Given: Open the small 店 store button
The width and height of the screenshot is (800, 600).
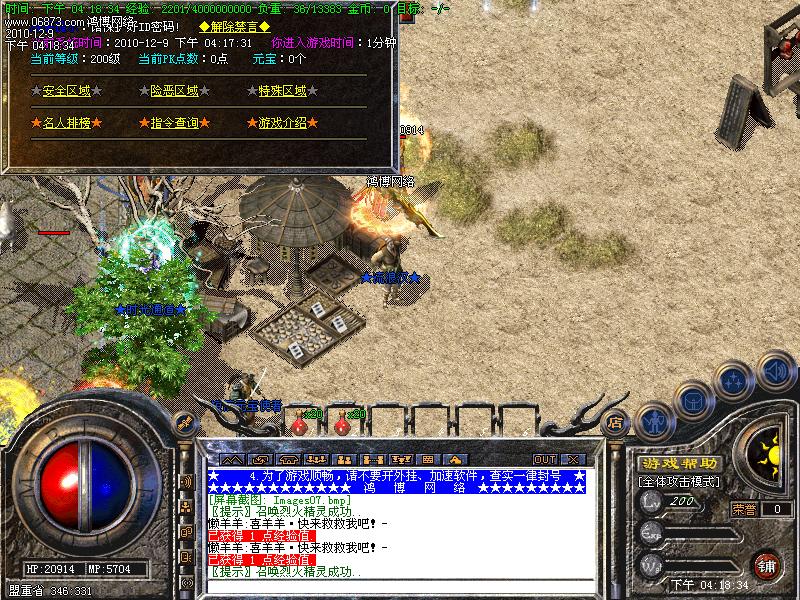Looking at the screenshot, I should coord(616,422).
